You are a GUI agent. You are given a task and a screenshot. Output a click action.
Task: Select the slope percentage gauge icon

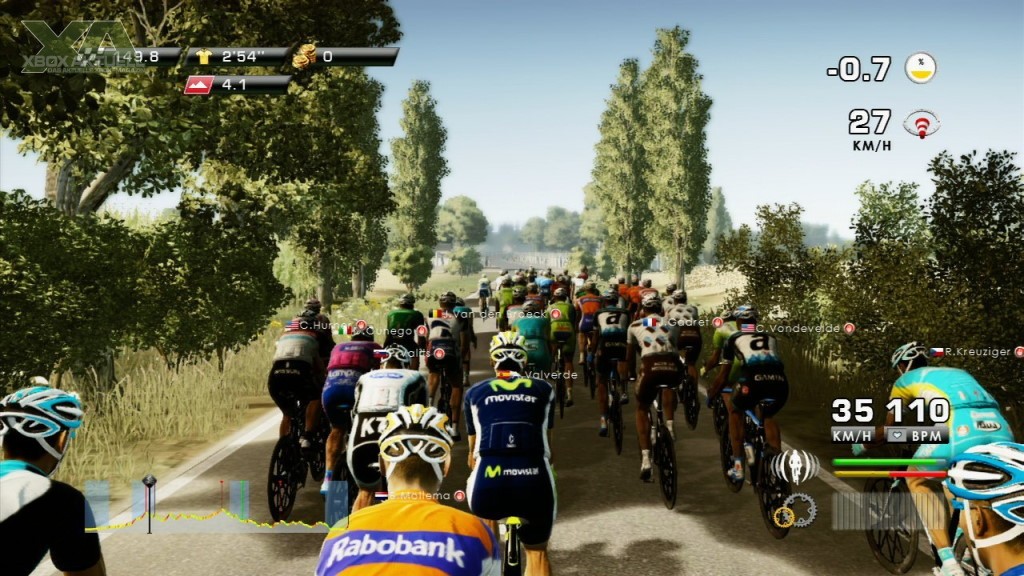[x=920, y=68]
